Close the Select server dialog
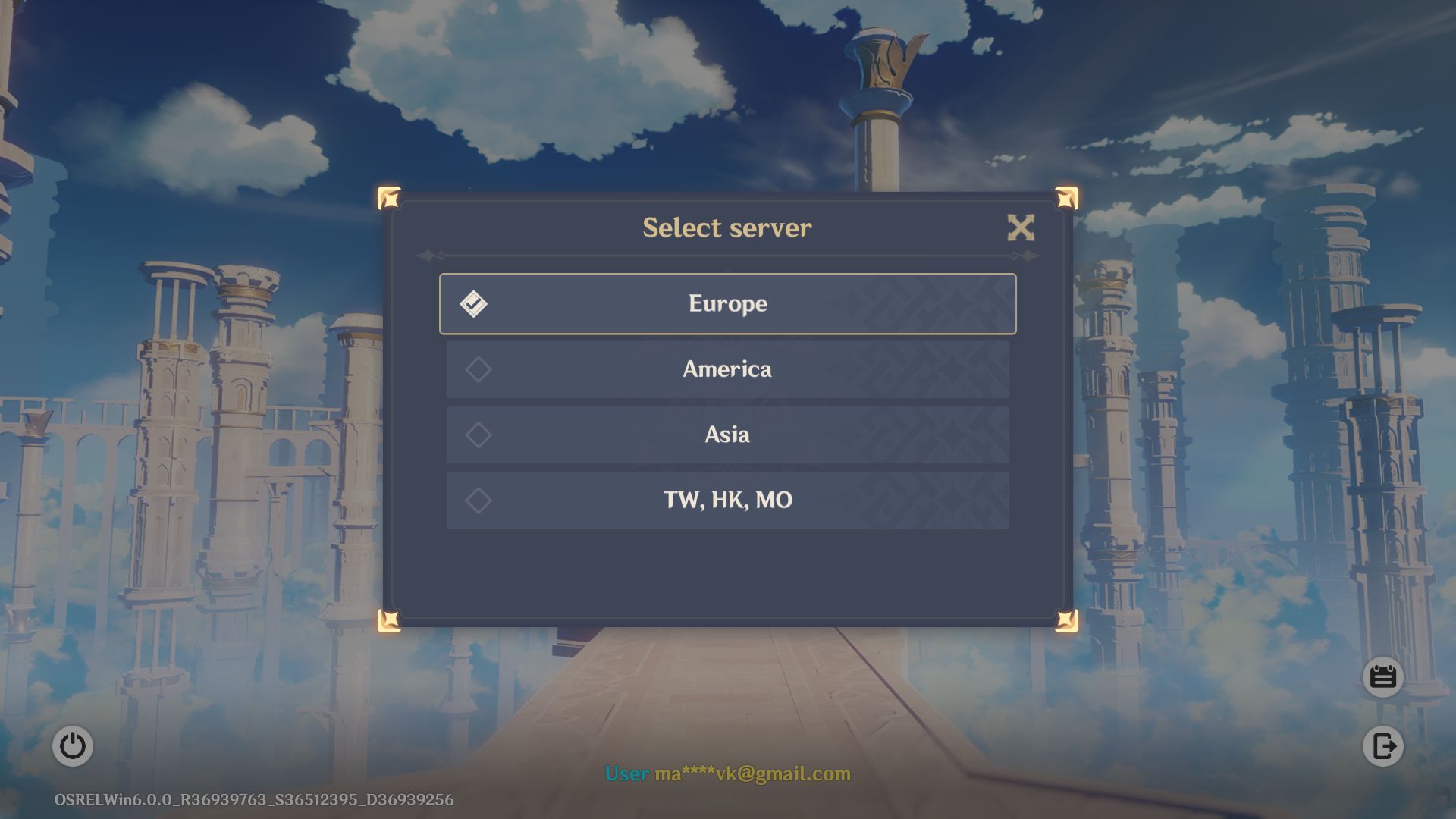This screenshot has width=1456, height=819. point(1021,227)
